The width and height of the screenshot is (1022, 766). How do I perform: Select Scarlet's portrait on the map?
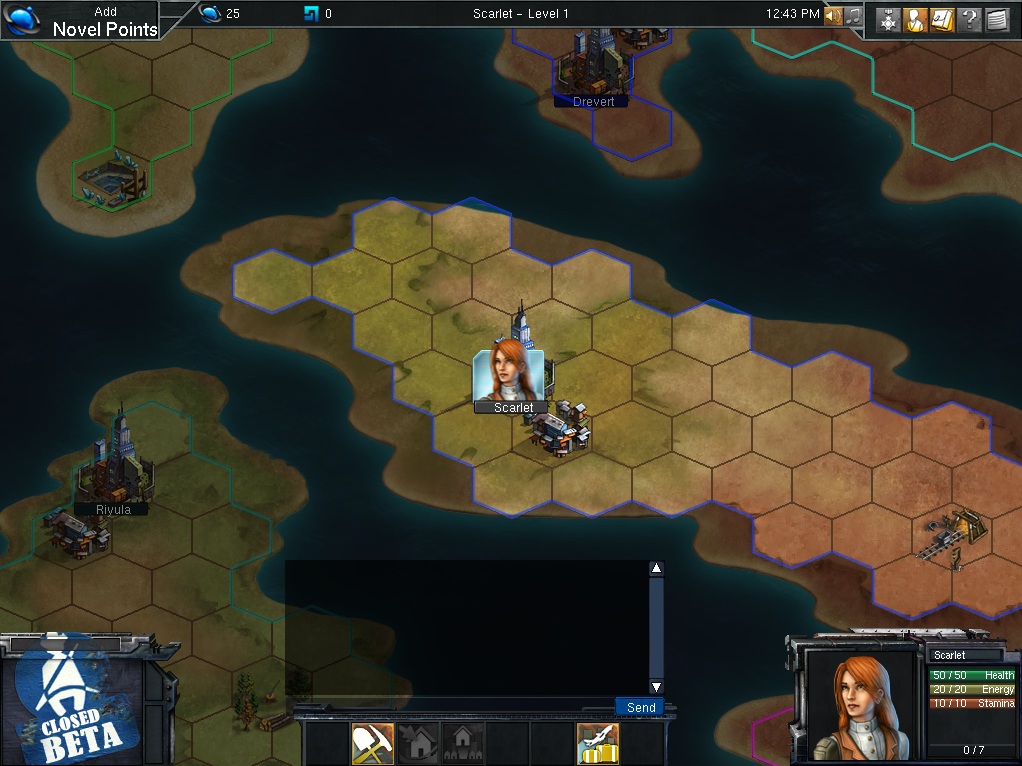click(x=509, y=376)
